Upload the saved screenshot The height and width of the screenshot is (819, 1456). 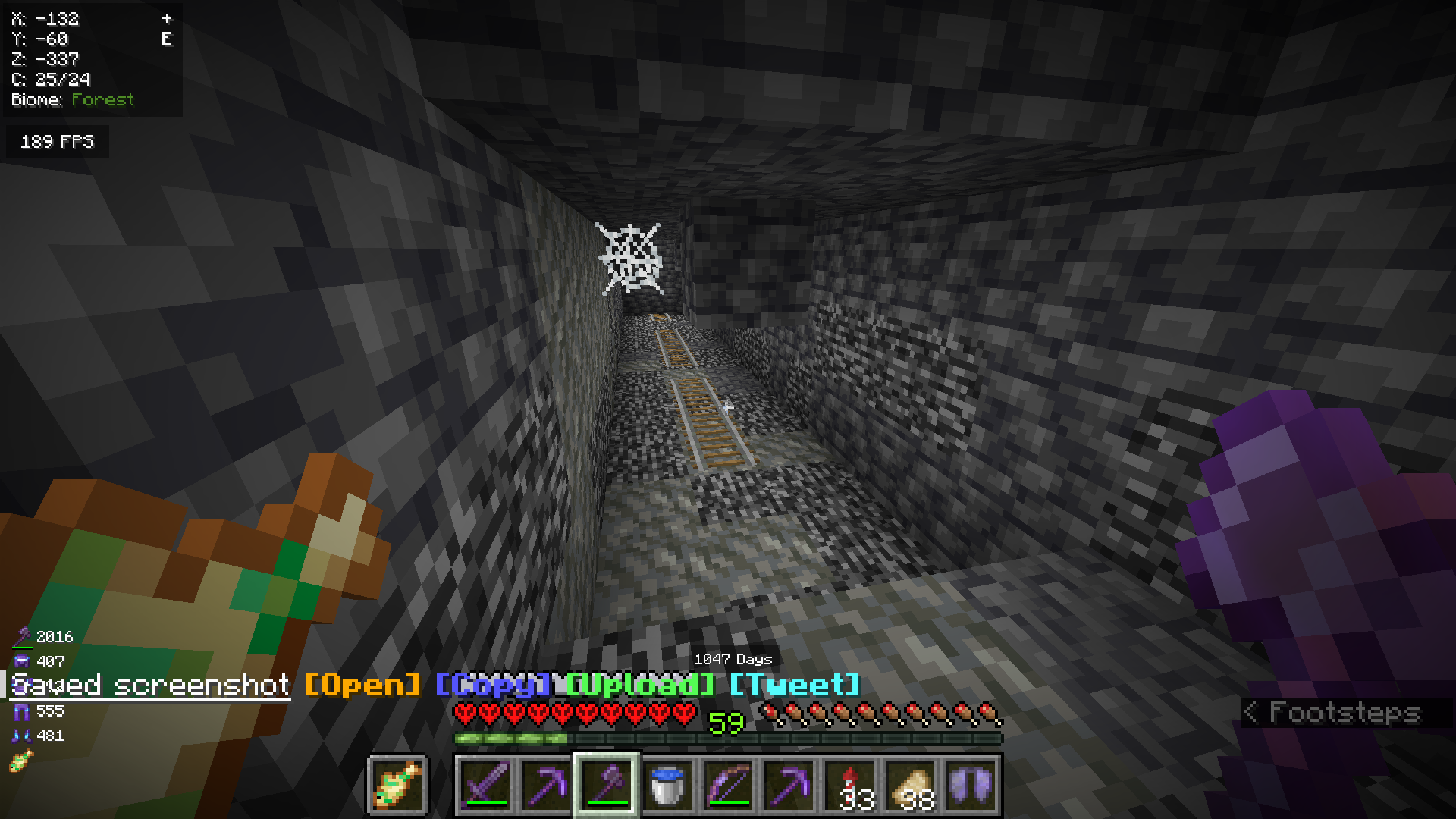click(638, 685)
